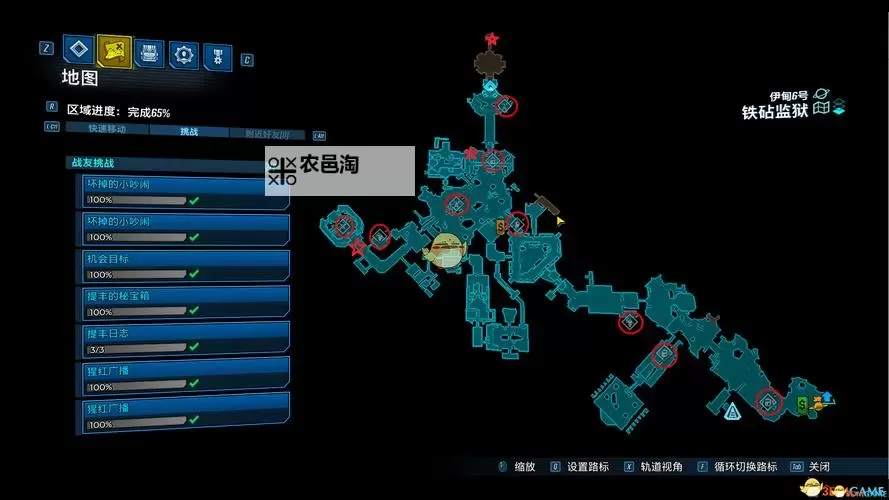Click the white triangle fast travel marker

pyautogui.click(x=733, y=410)
